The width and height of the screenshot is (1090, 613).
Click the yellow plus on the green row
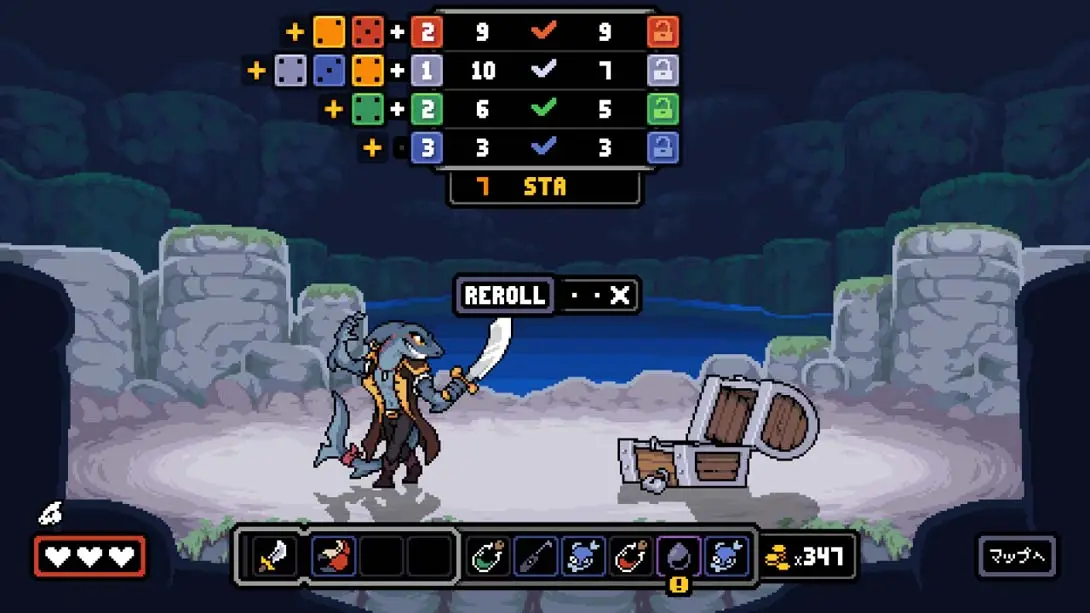[333, 109]
